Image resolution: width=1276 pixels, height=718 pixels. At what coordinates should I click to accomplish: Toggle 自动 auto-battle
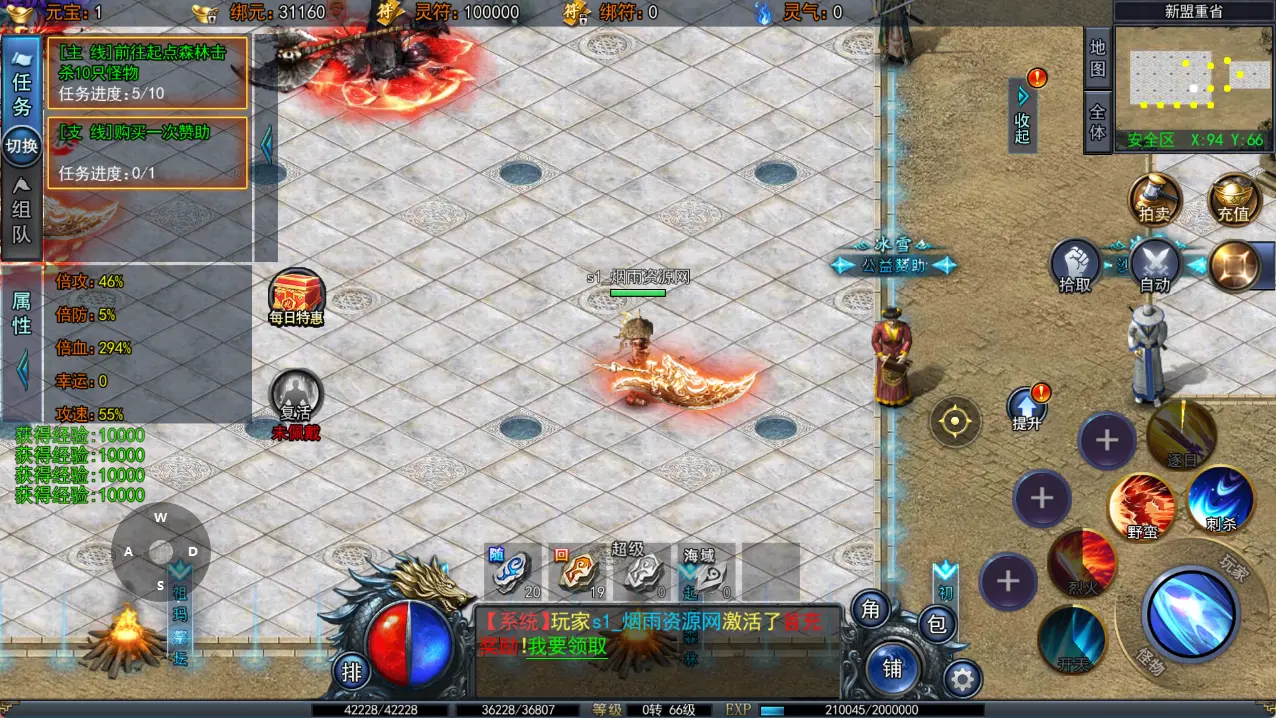1156,264
